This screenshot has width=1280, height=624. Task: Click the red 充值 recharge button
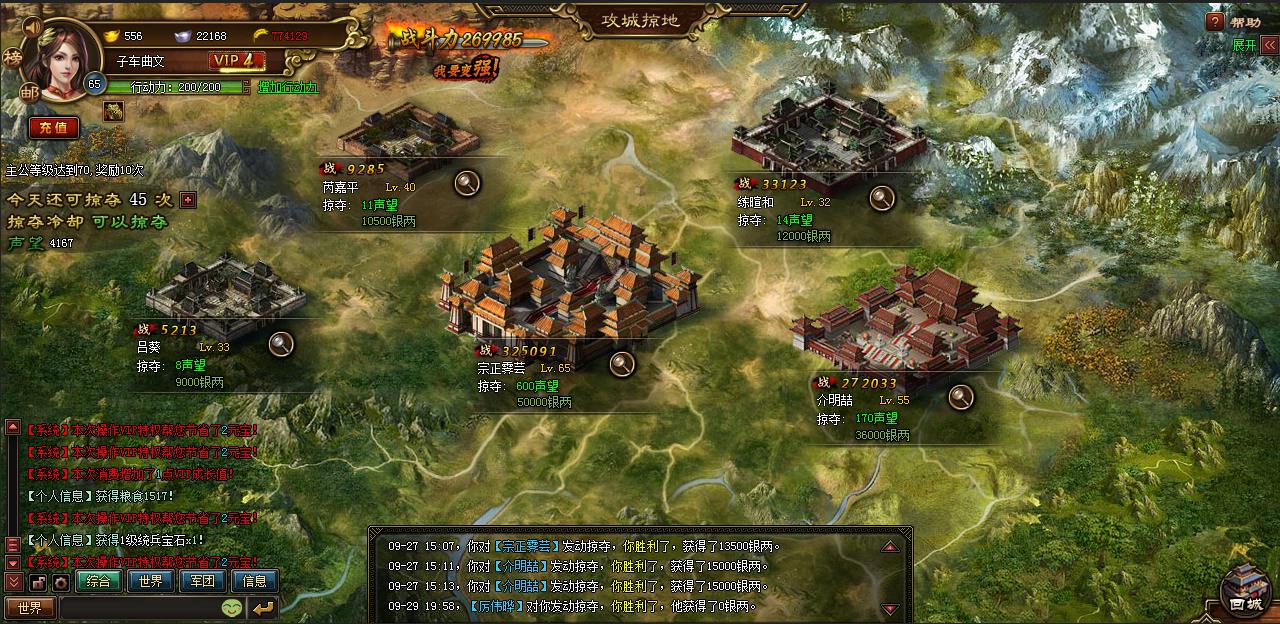pos(53,127)
